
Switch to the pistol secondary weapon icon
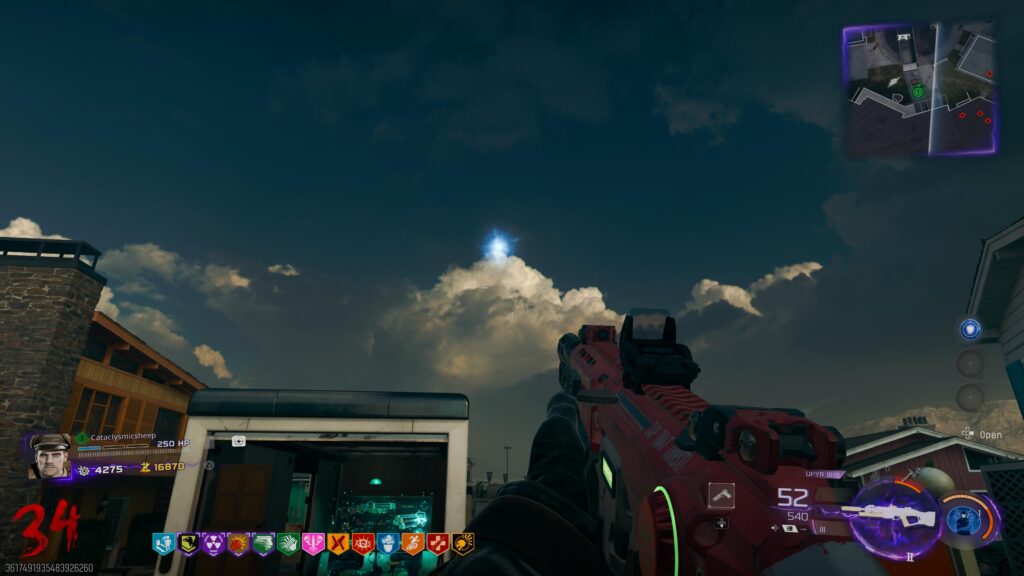pos(721,494)
